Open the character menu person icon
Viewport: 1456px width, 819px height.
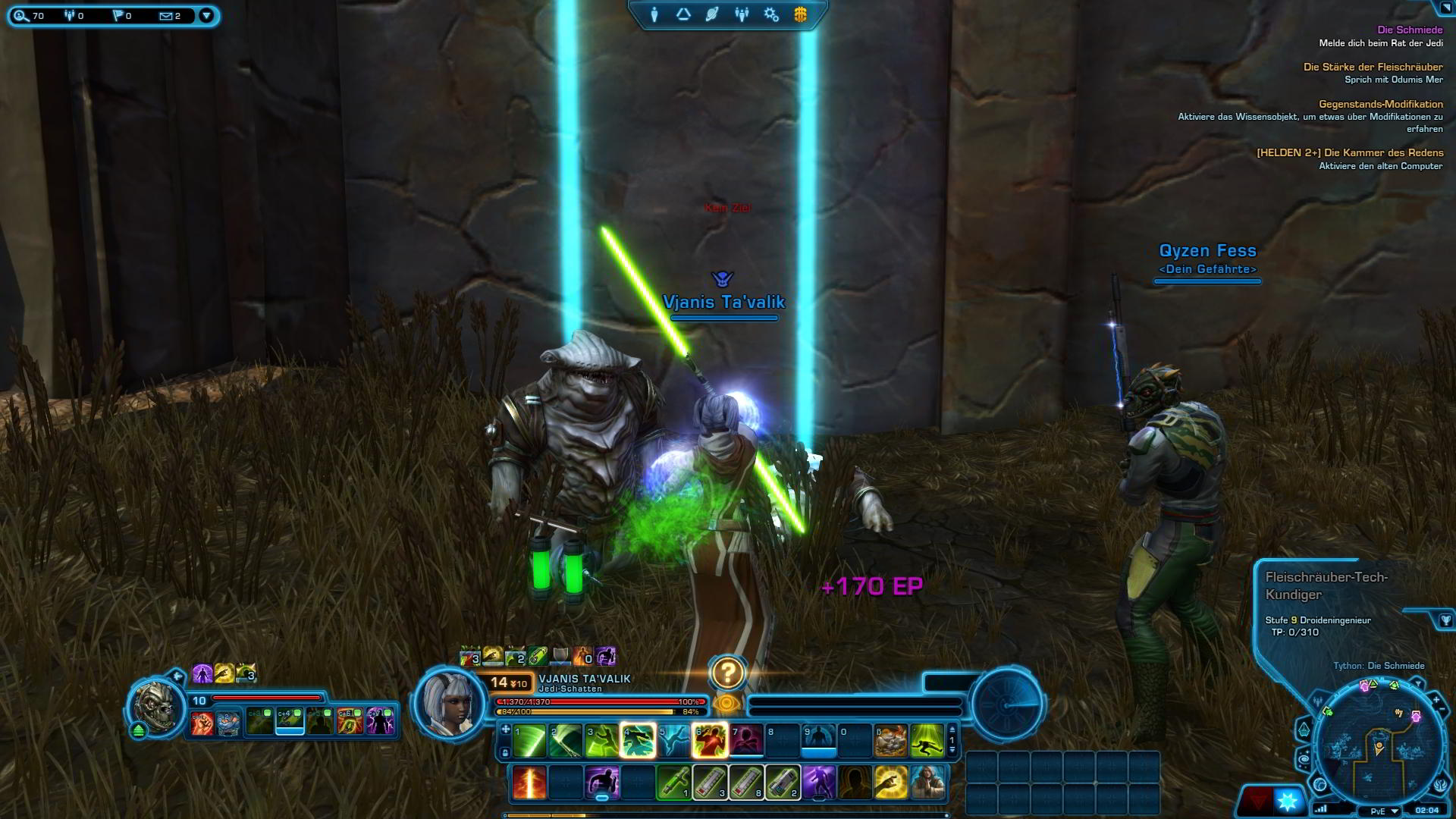click(654, 13)
